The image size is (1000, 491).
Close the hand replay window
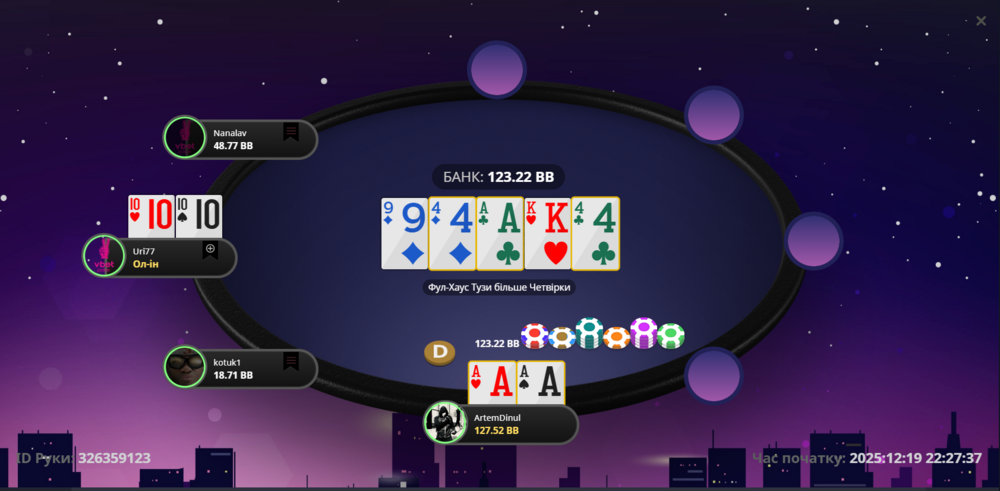(980, 20)
